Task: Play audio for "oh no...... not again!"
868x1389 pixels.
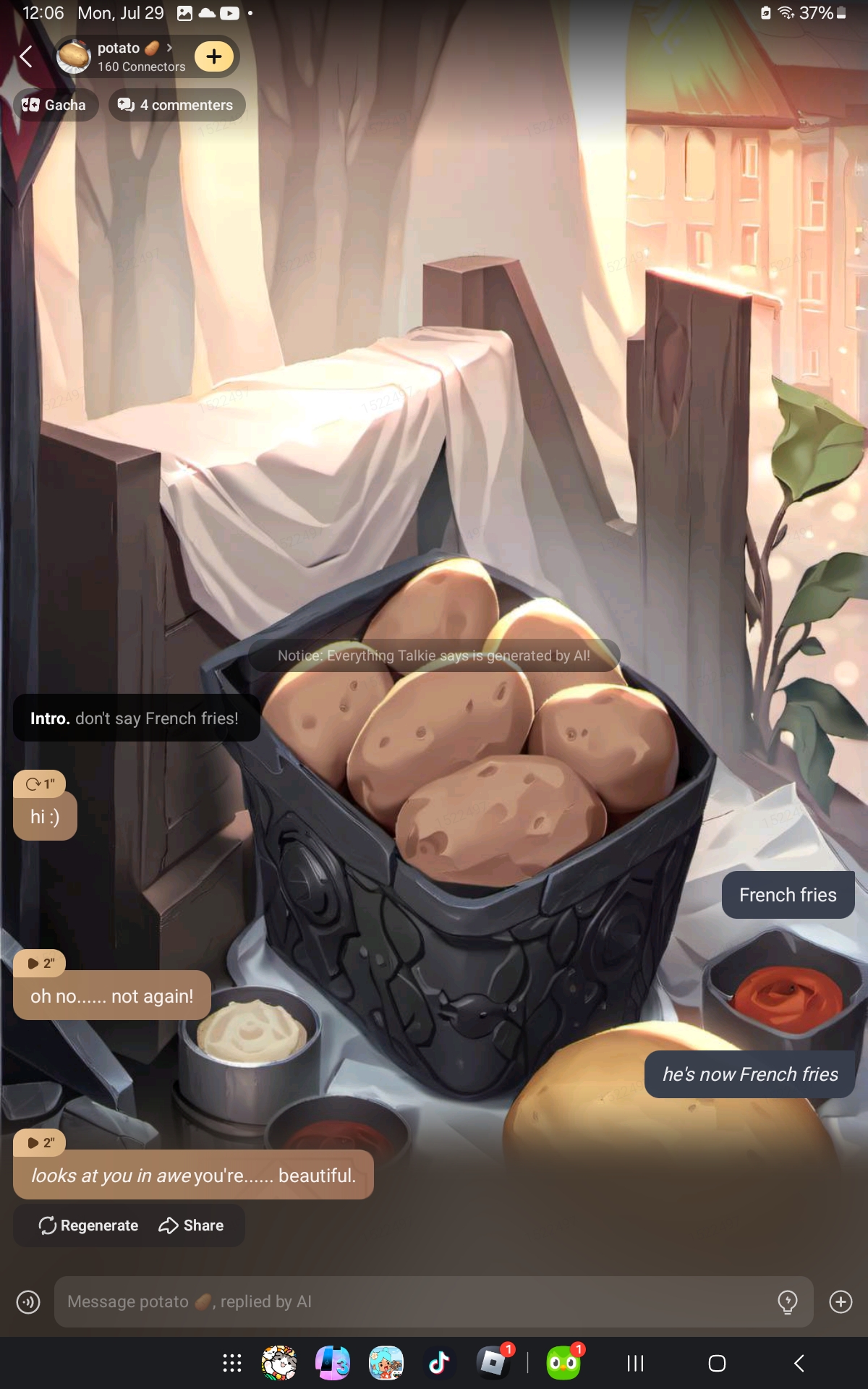Action: click(40, 964)
